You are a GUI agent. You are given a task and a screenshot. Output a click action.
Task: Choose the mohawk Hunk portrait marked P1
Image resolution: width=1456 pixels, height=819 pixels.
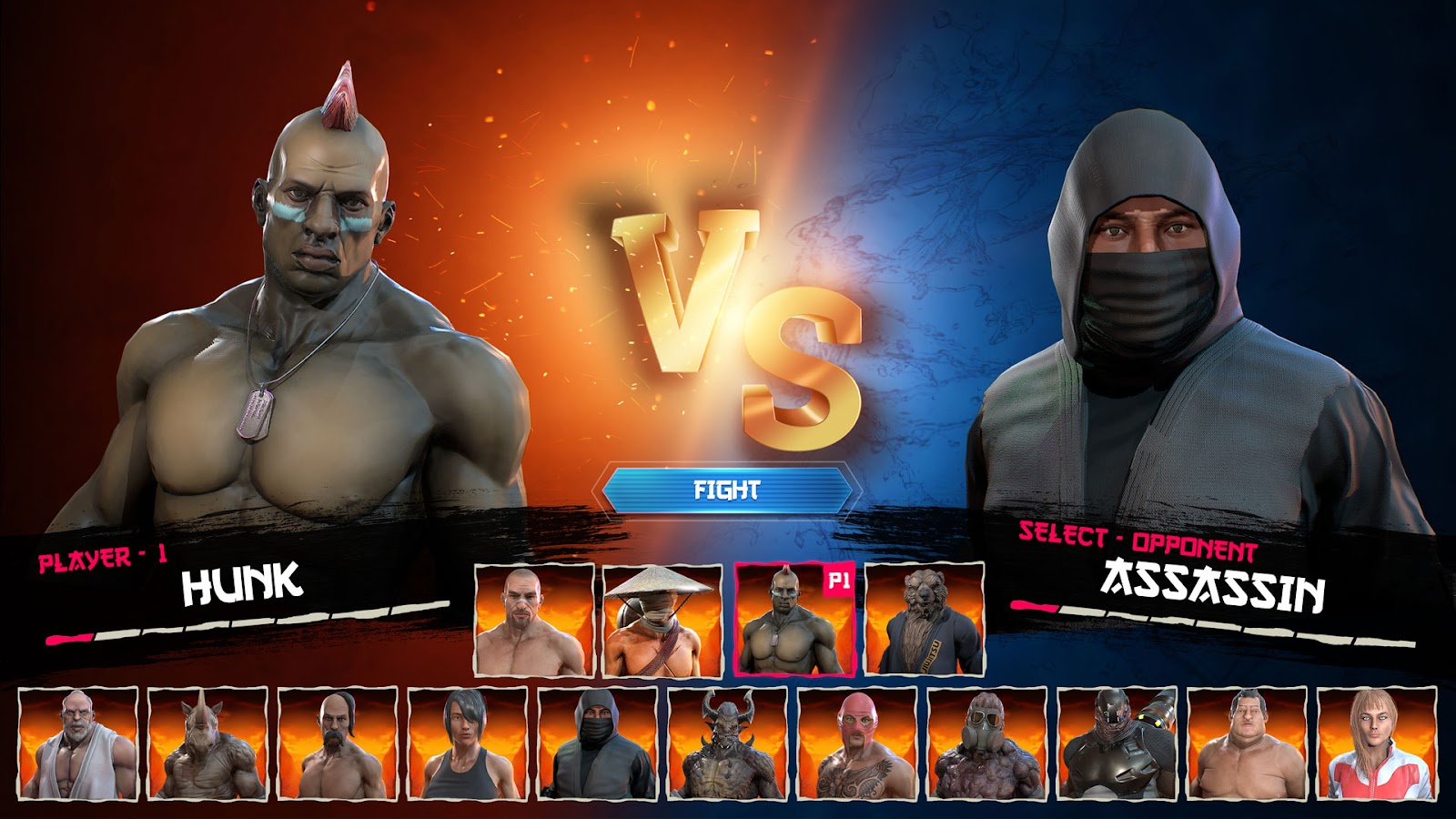(794, 620)
